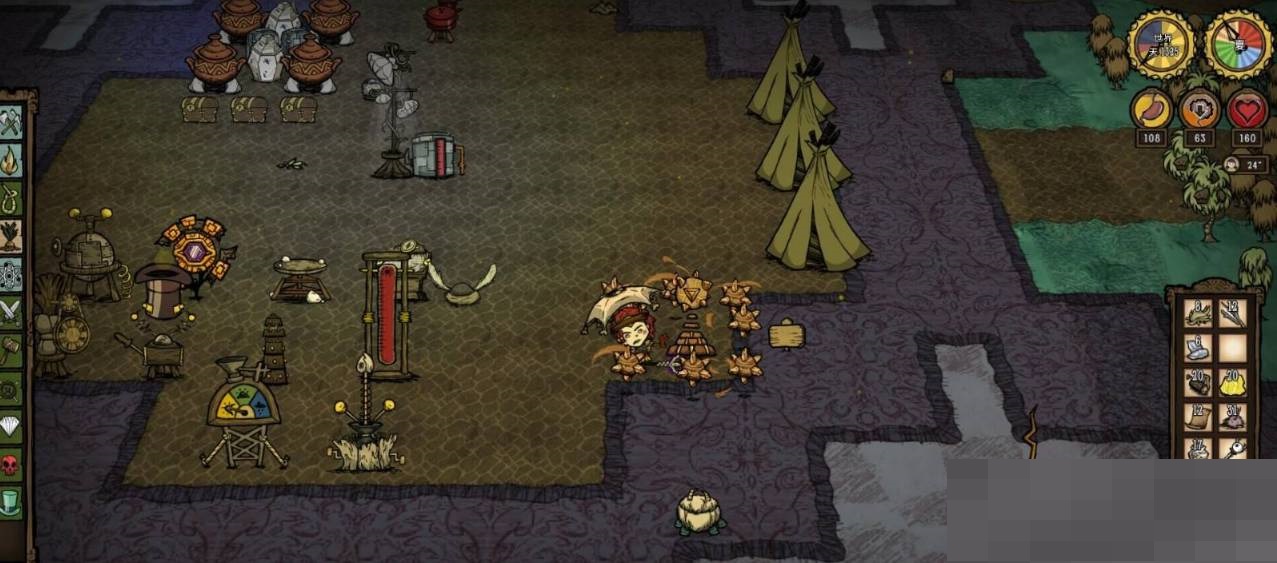Select the yellow item stack of 20

click(x=1232, y=382)
